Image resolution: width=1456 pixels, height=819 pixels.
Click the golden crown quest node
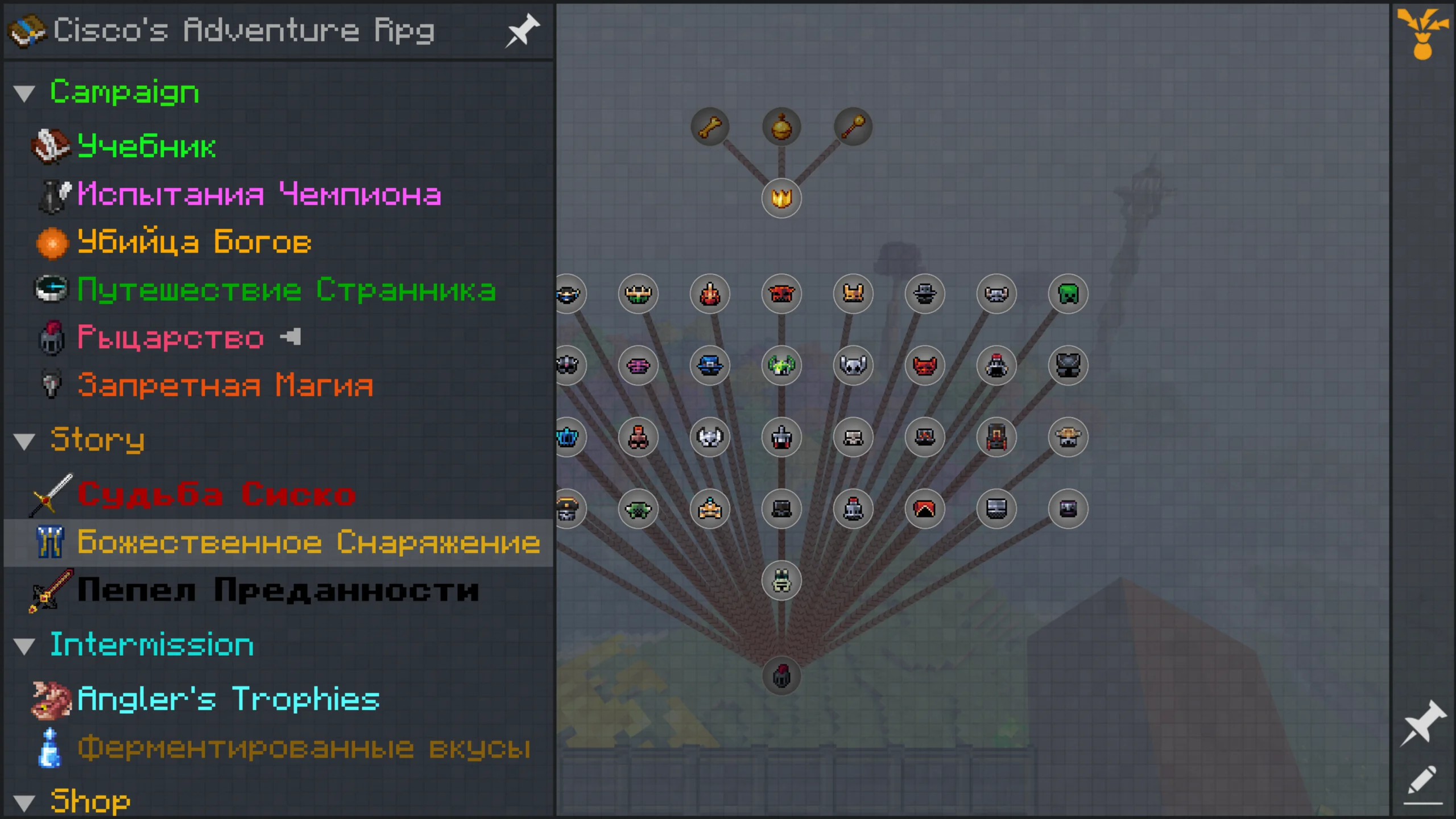(781, 198)
